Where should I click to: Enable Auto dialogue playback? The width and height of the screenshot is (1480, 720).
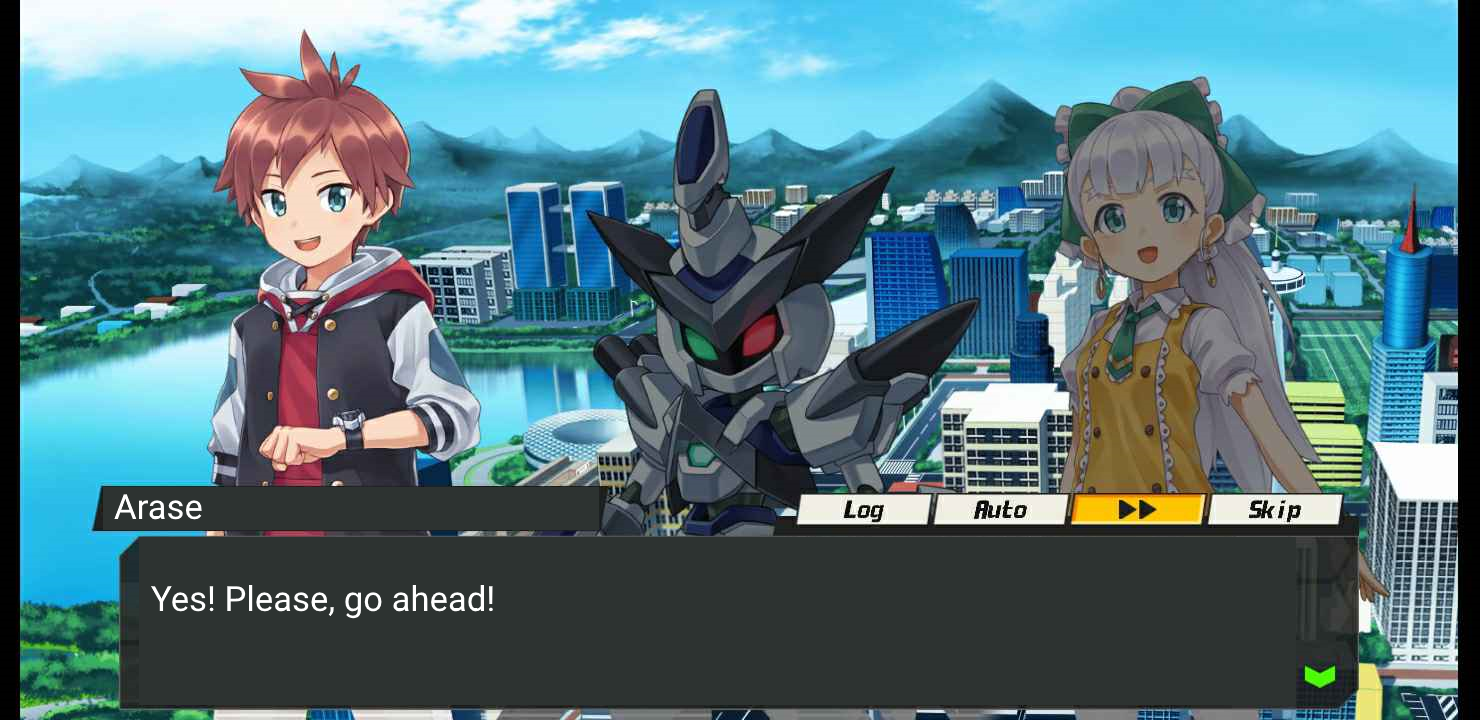point(1000,510)
